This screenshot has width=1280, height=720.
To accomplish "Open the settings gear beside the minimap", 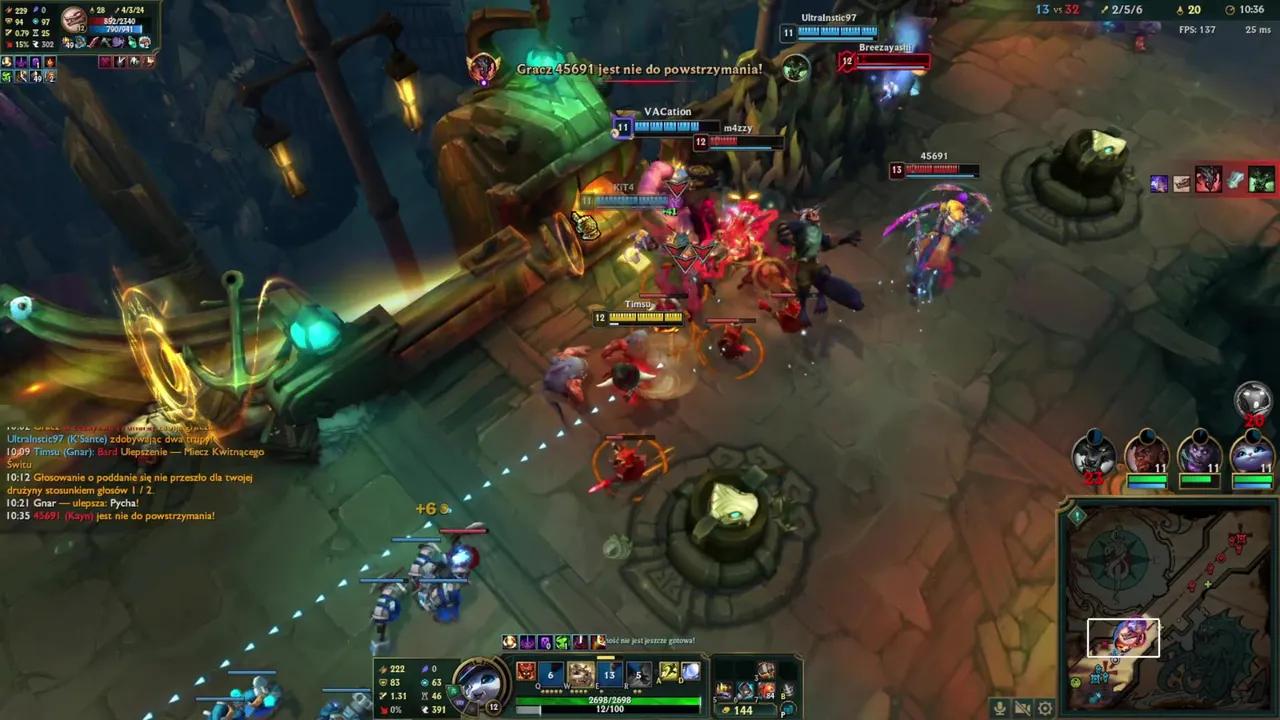I will coord(1044,707).
